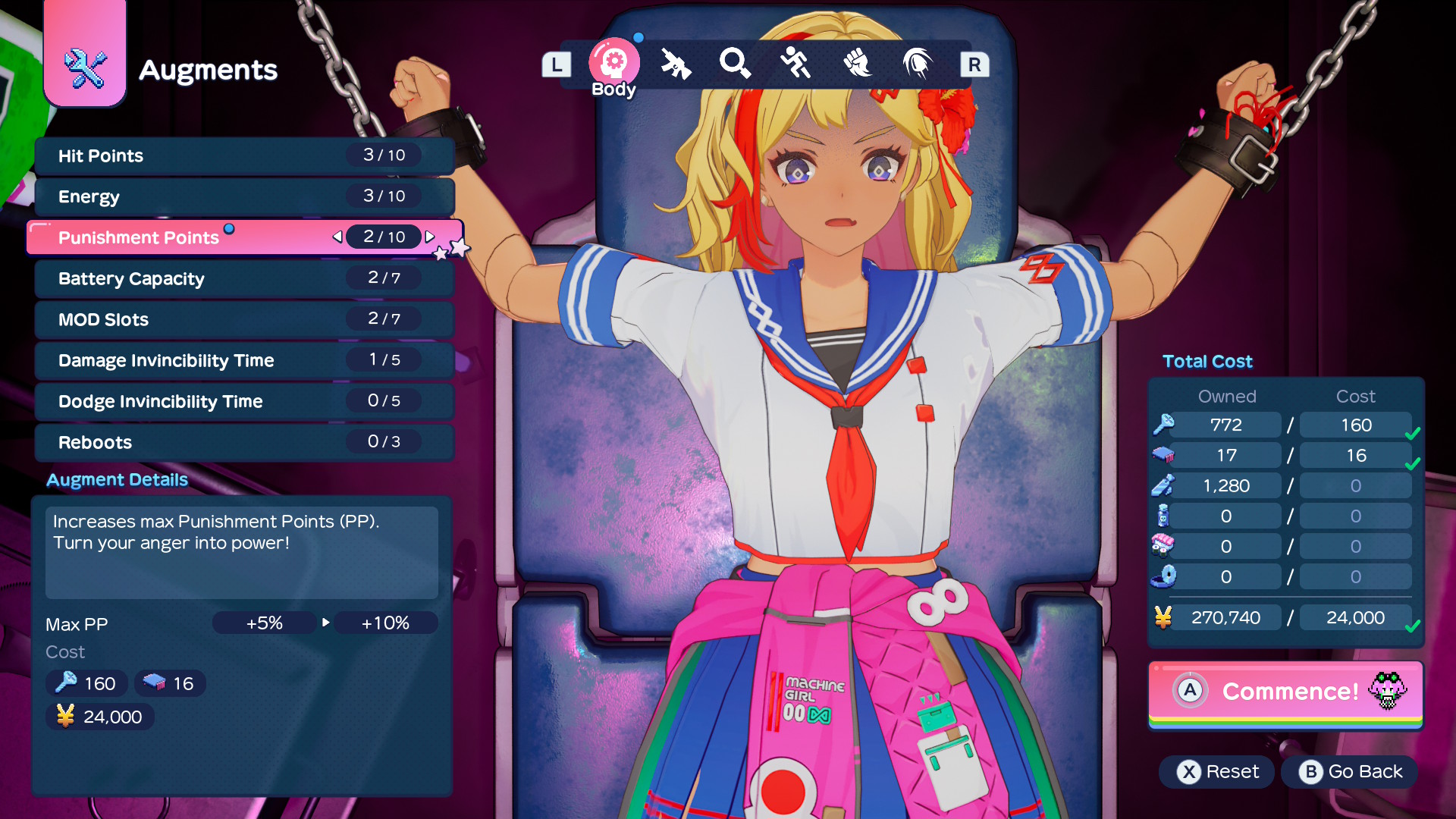This screenshot has width=1456, height=819.
Task: Pick the Damage Invincibility Time augment
Action: click(x=244, y=360)
